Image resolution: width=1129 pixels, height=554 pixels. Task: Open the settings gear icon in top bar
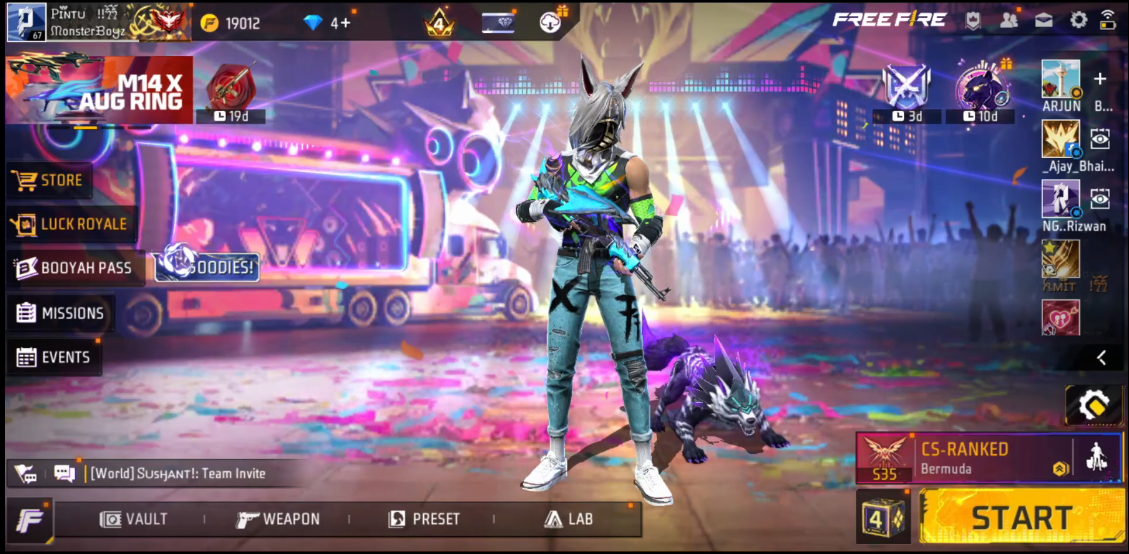(1078, 20)
